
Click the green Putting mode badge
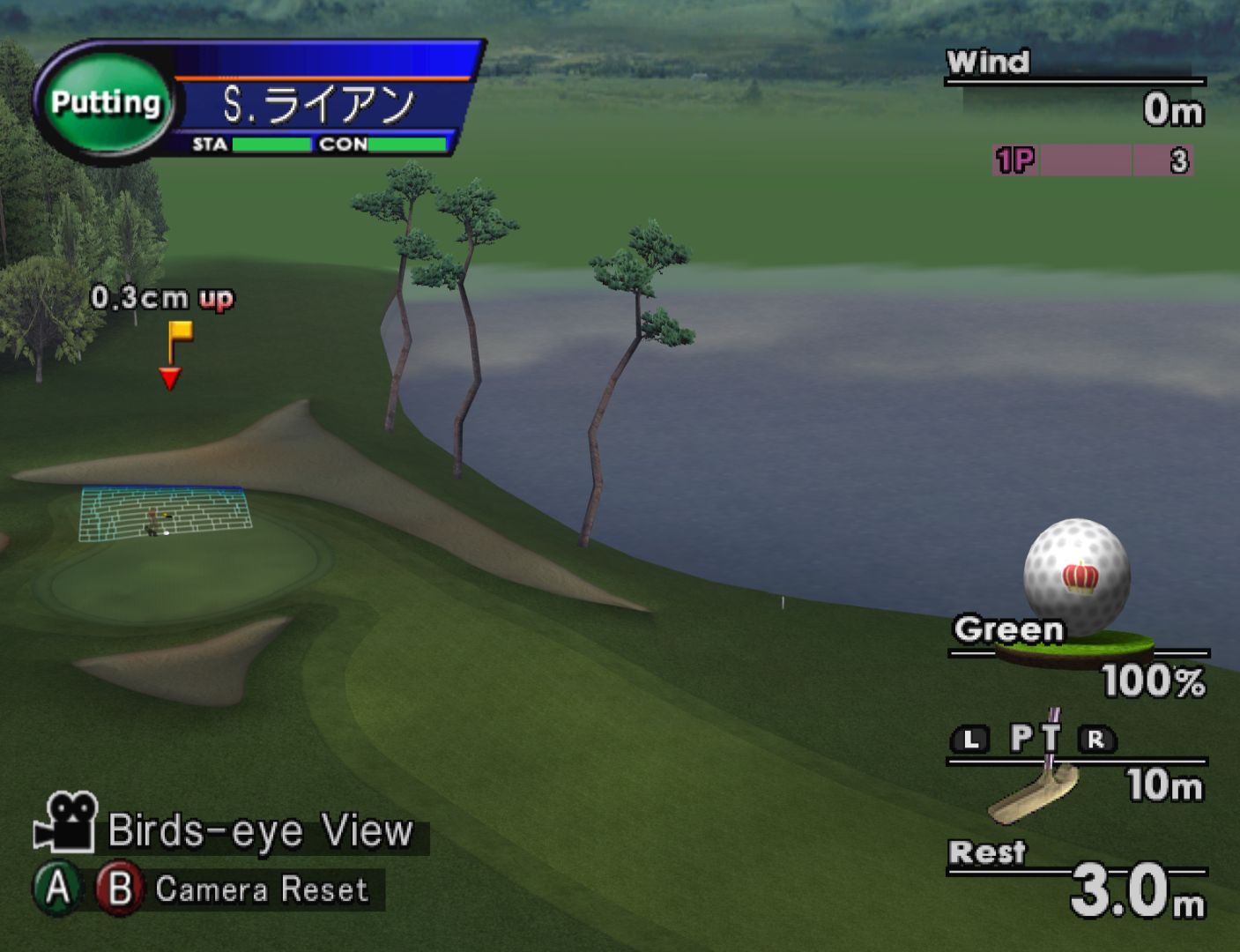pyautogui.click(x=105, y=103)
